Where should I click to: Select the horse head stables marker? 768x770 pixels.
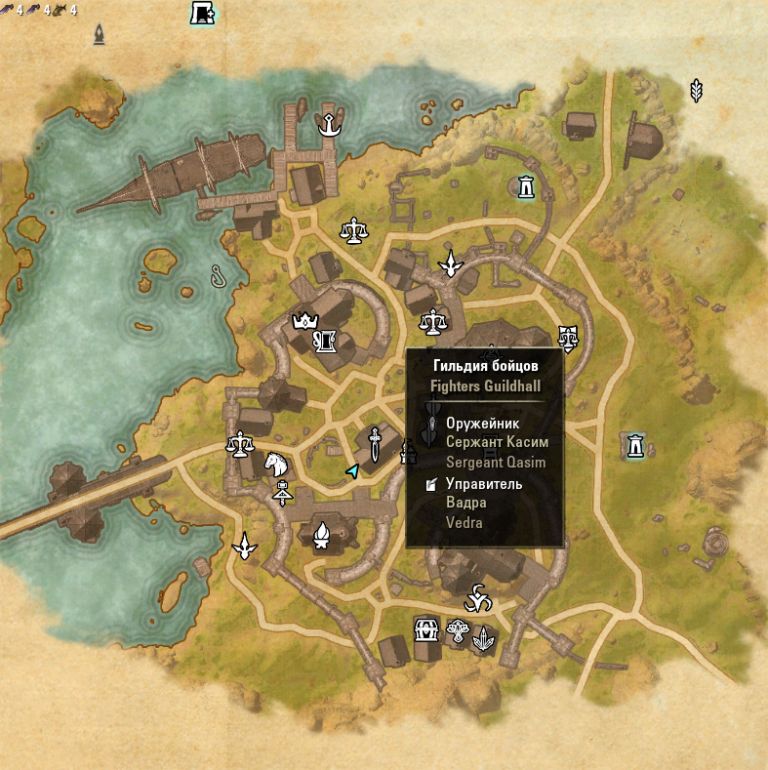pos(277,462)
